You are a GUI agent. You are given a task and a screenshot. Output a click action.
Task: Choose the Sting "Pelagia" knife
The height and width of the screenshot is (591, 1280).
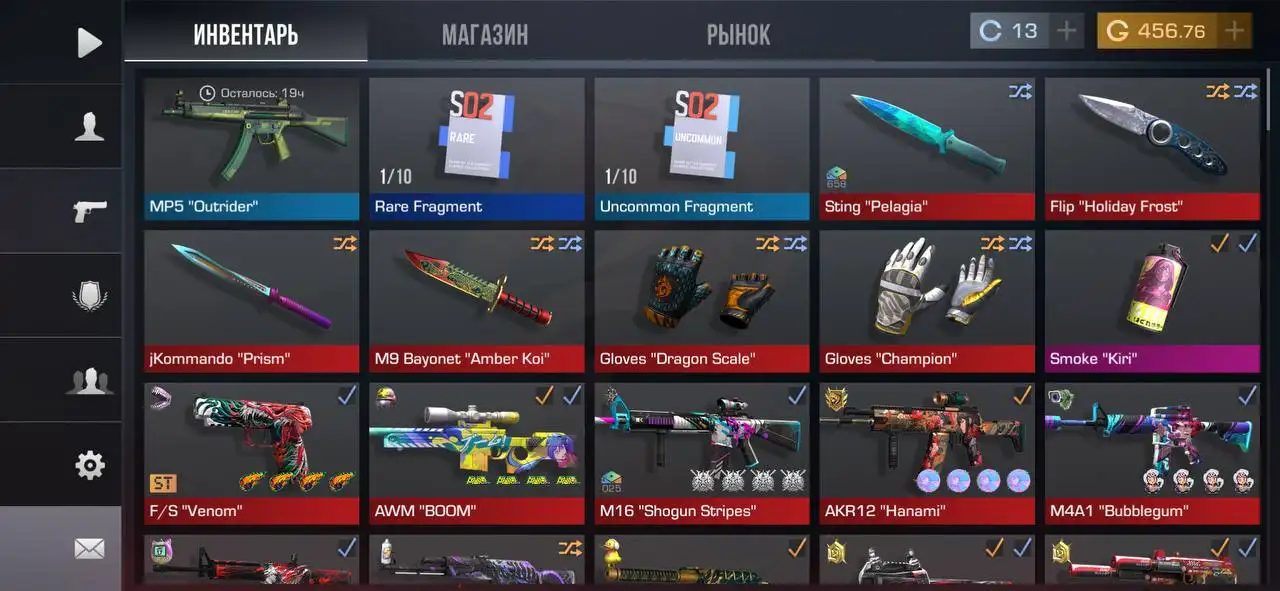pyautogui.click(x=926, y=148)
